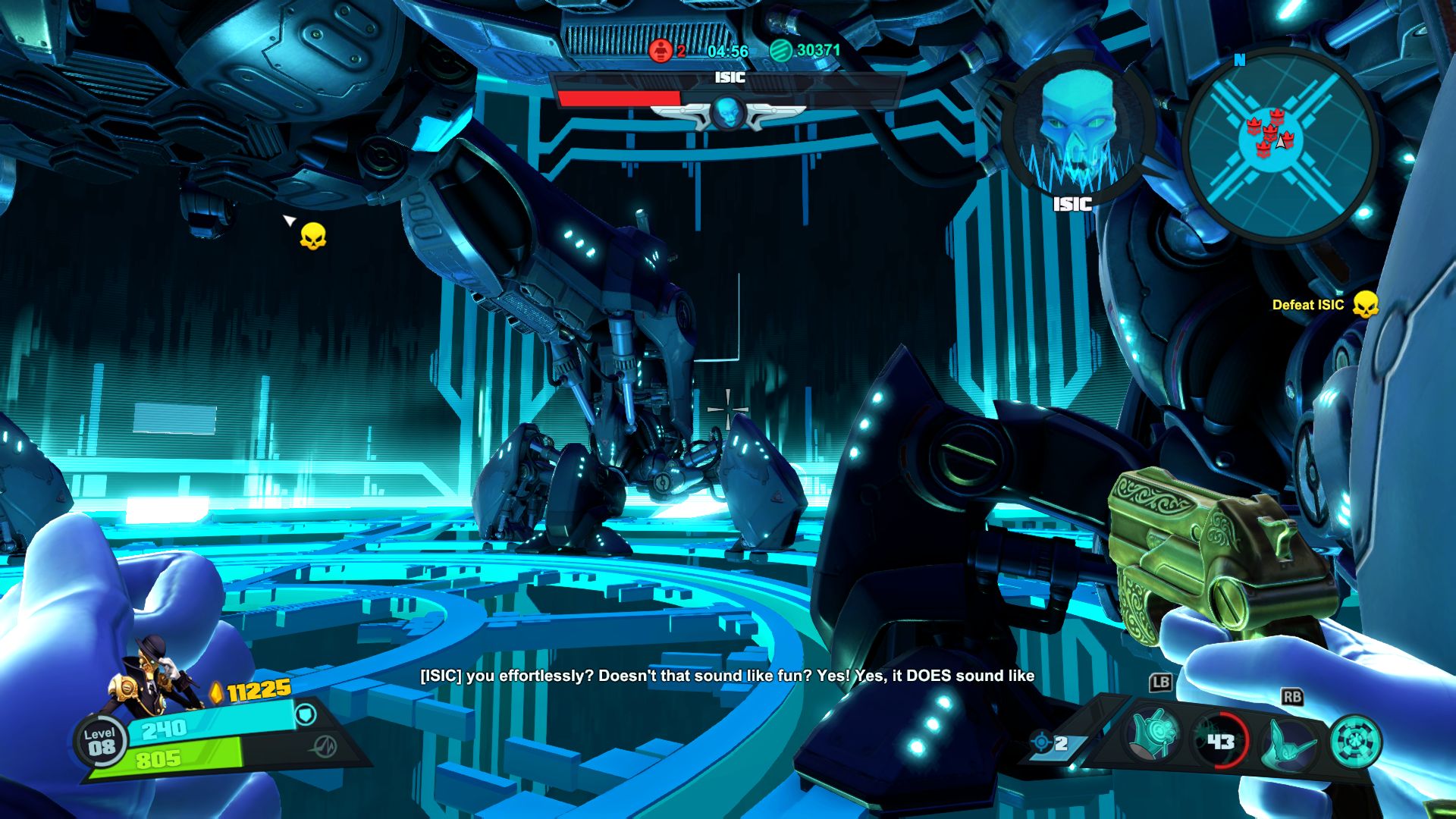Viewport: 1456px width, 819px height.
Task: Click the ISIC boss emblem under health bar
Action: coord(727,113)
